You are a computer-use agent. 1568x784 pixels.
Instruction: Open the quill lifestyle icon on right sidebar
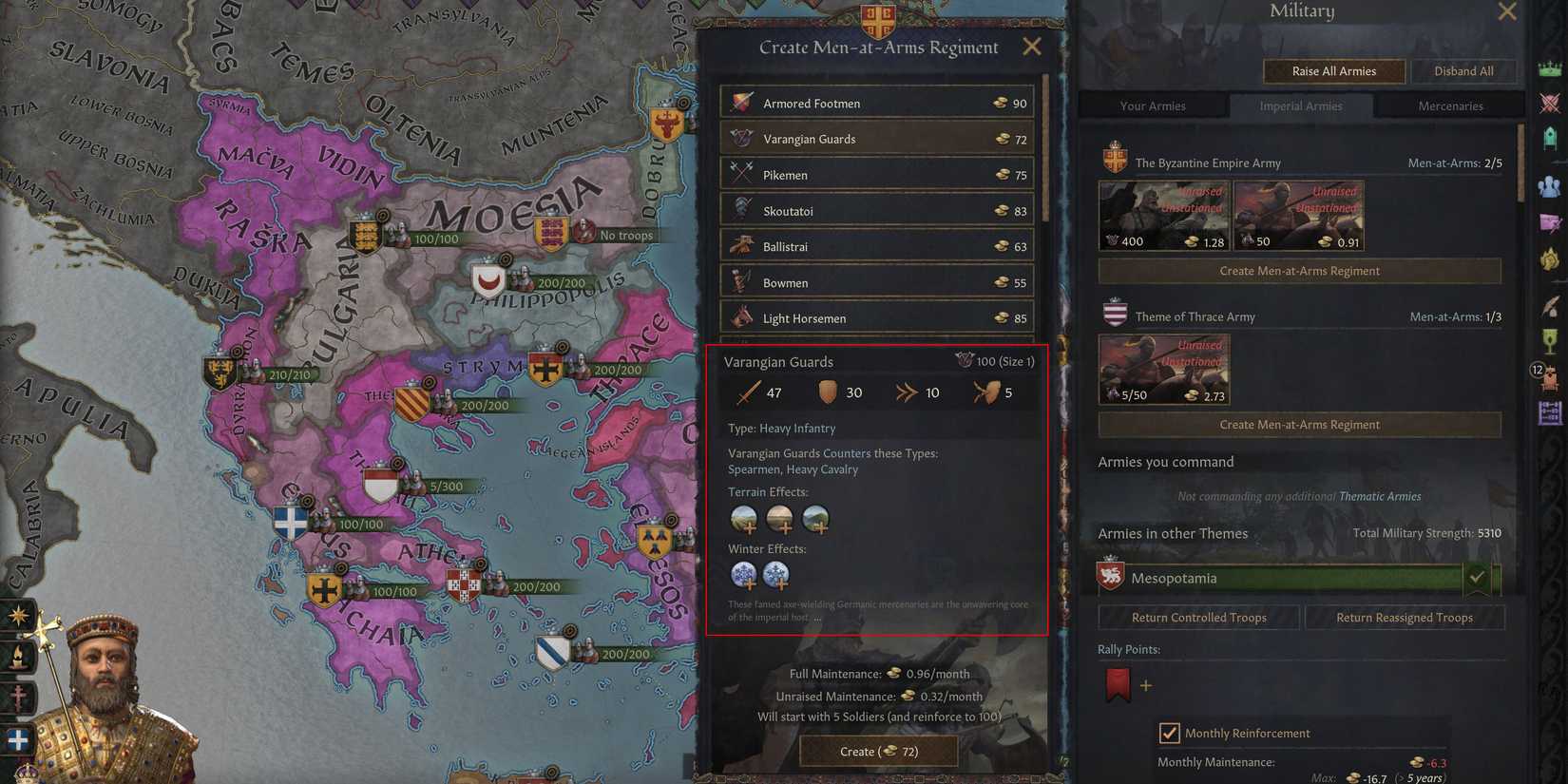tap(1552, 306)
